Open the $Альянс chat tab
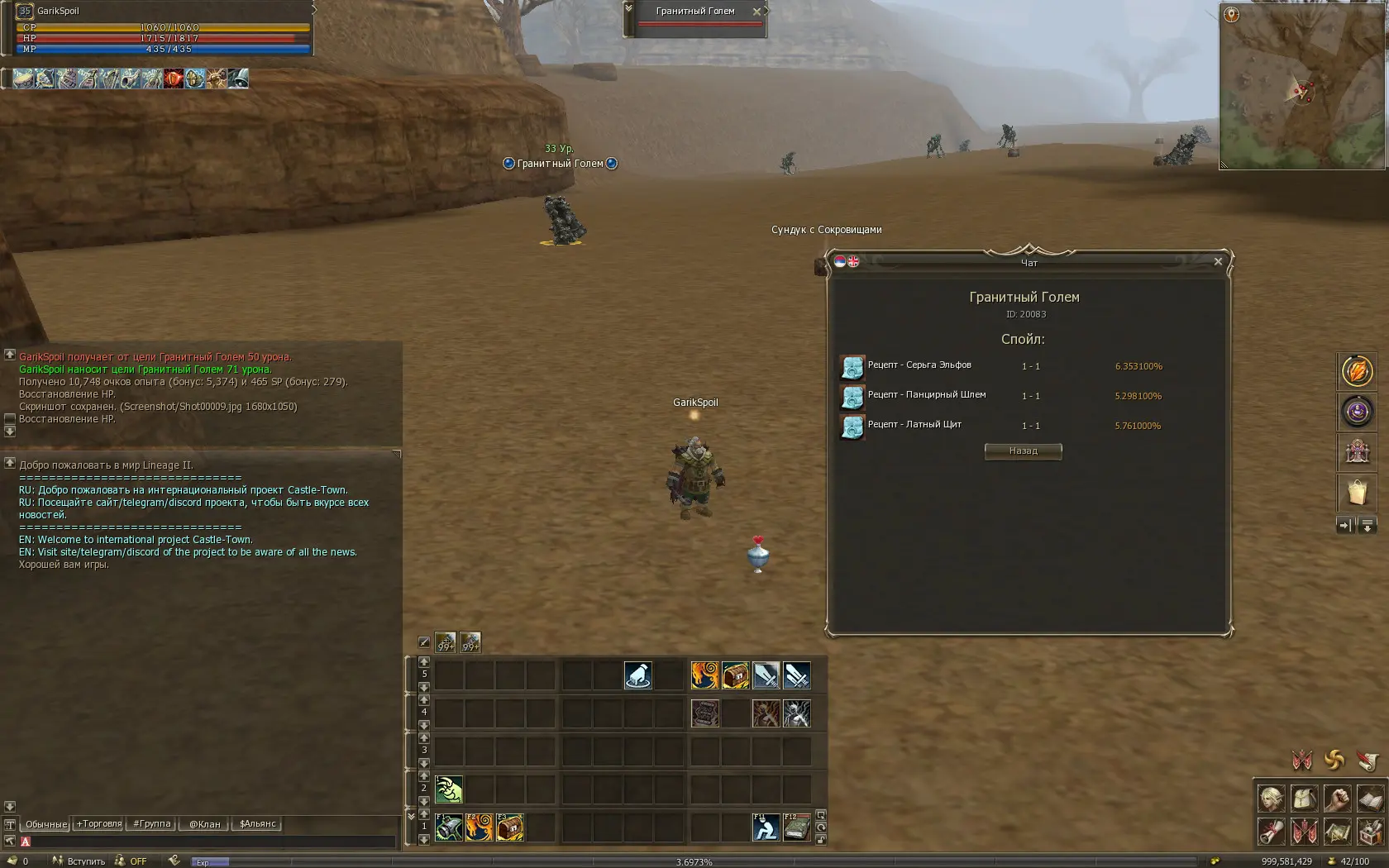The width and height of the screenshot is (1389, 868). pyautogui.click(x=258, y=824)
